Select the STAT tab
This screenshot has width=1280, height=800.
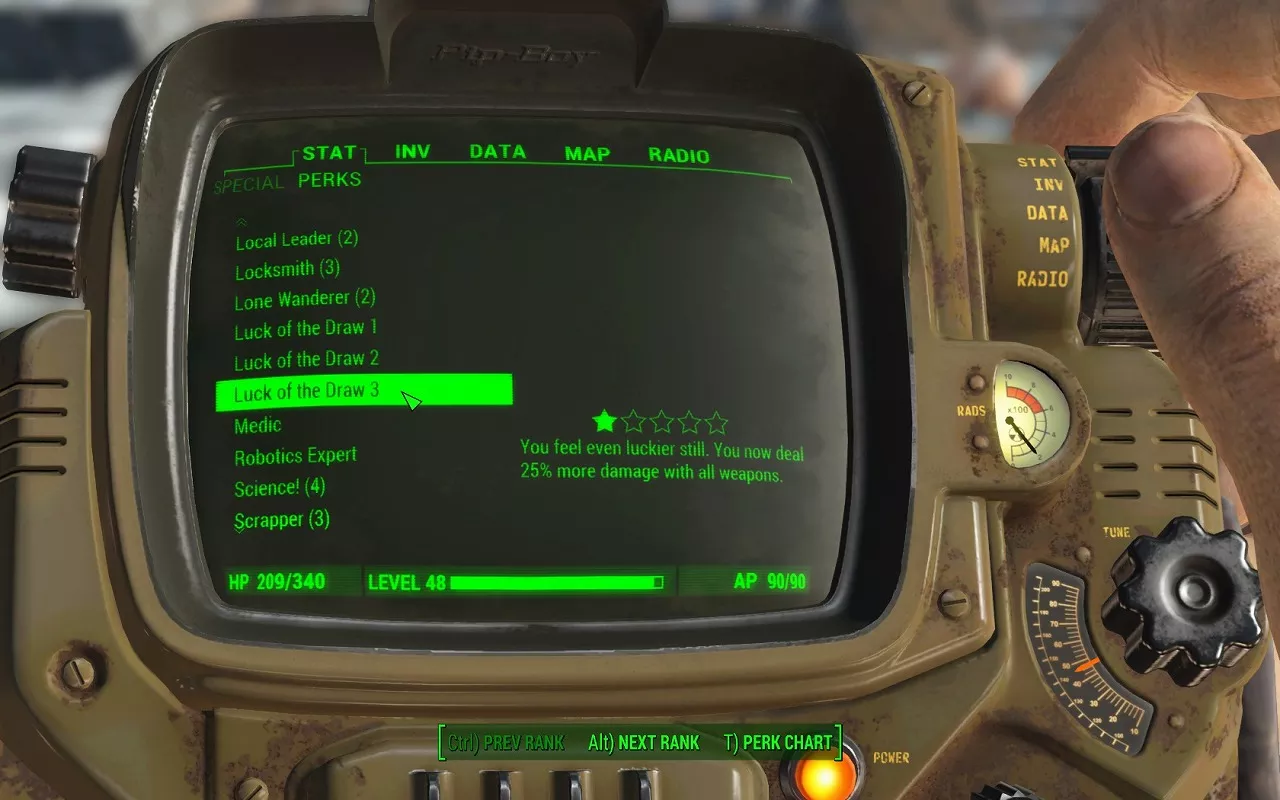[x=329, y=153]
